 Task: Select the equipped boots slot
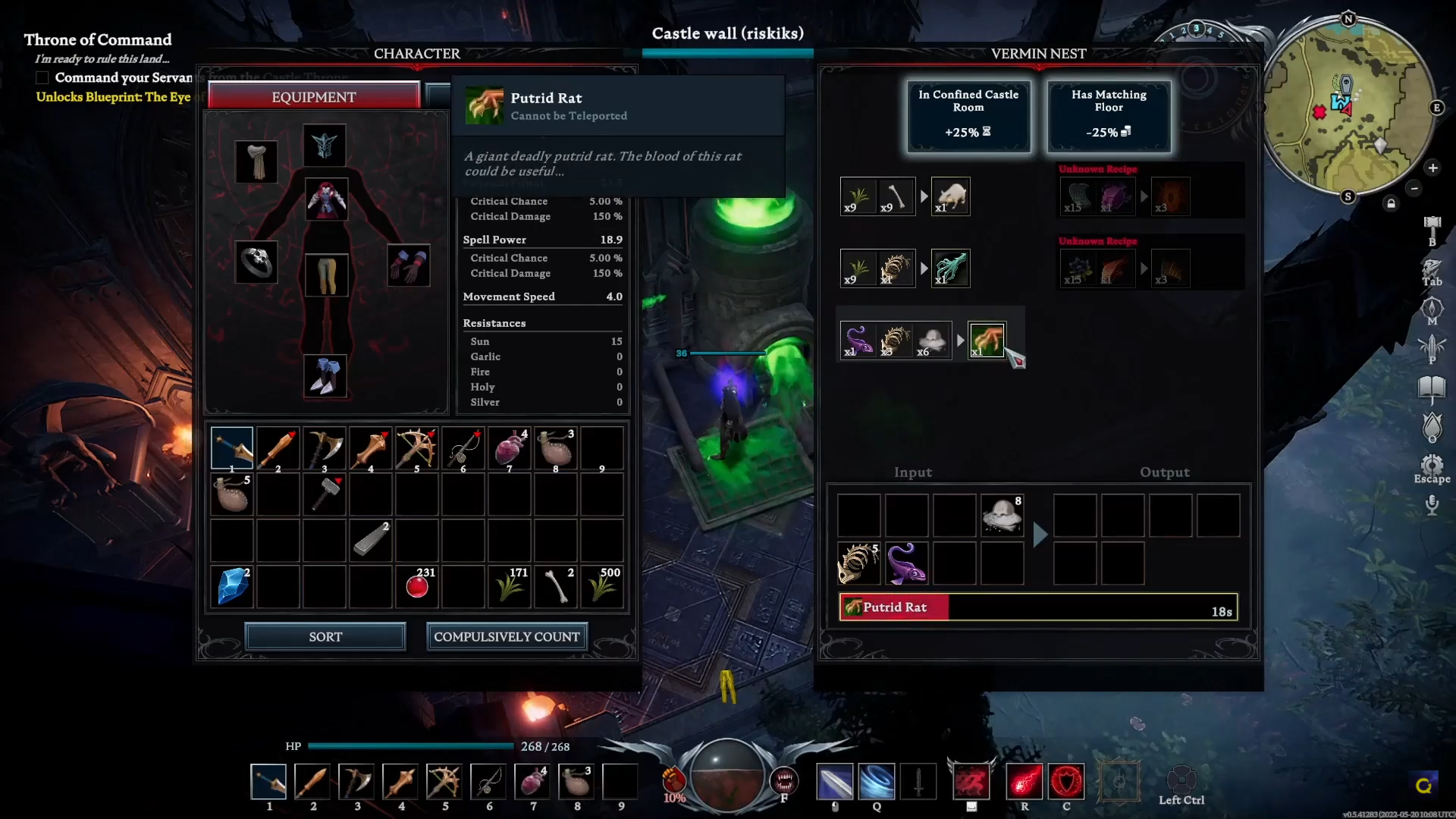(325, 376)
